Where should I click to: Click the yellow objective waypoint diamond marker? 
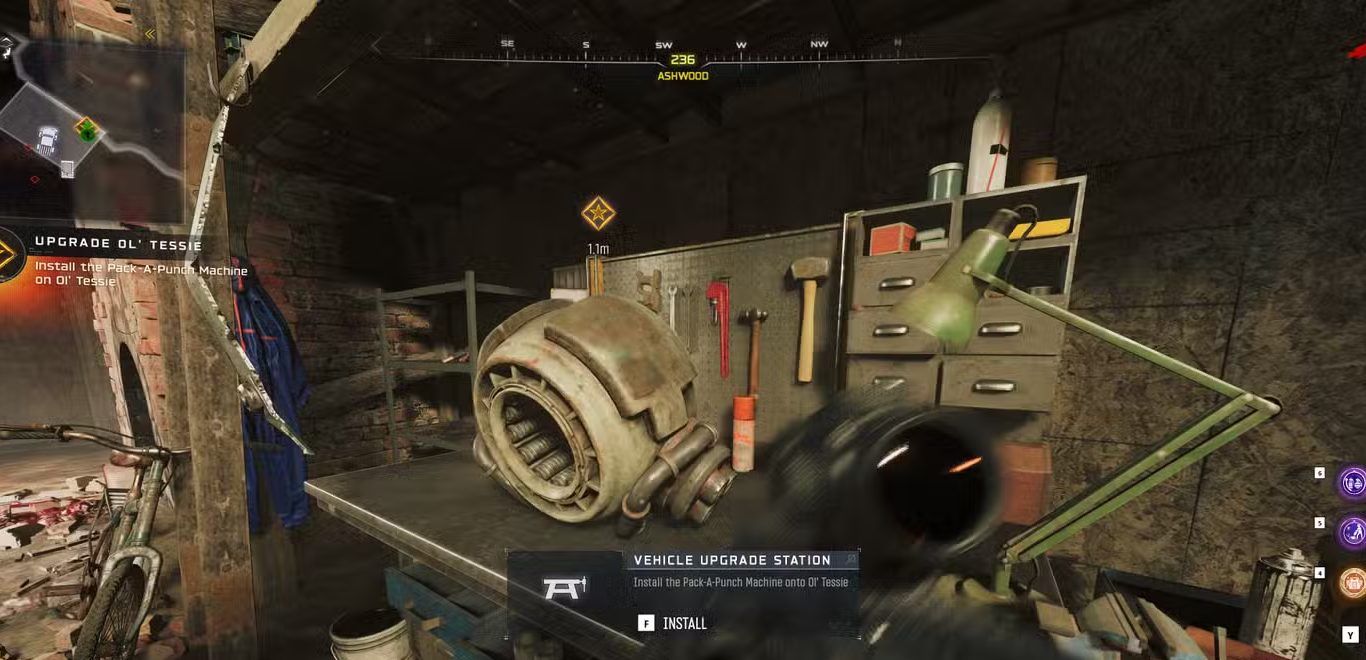coord(598,213)
